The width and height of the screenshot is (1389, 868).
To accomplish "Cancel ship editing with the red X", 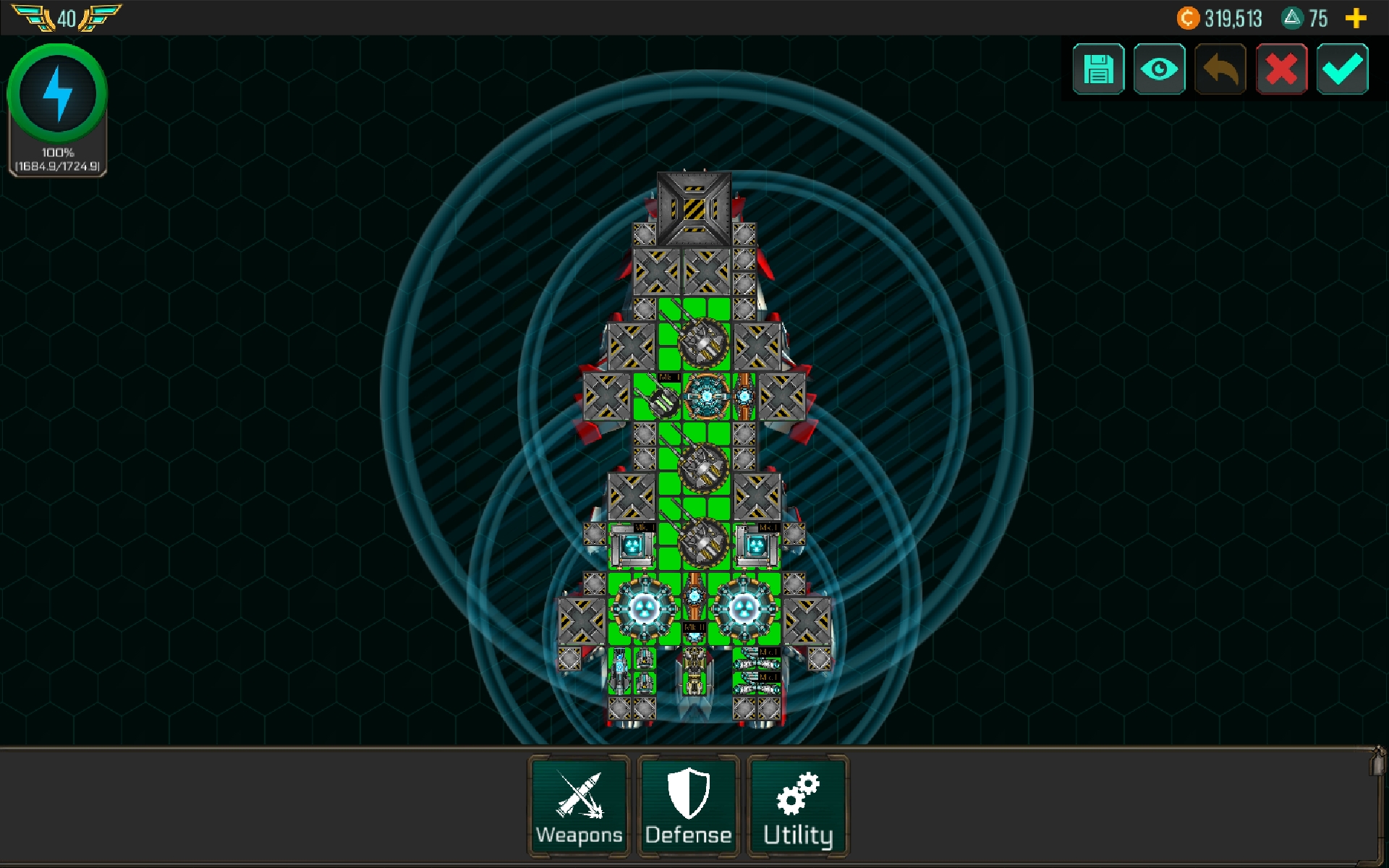I will [x=1281, y=69].
